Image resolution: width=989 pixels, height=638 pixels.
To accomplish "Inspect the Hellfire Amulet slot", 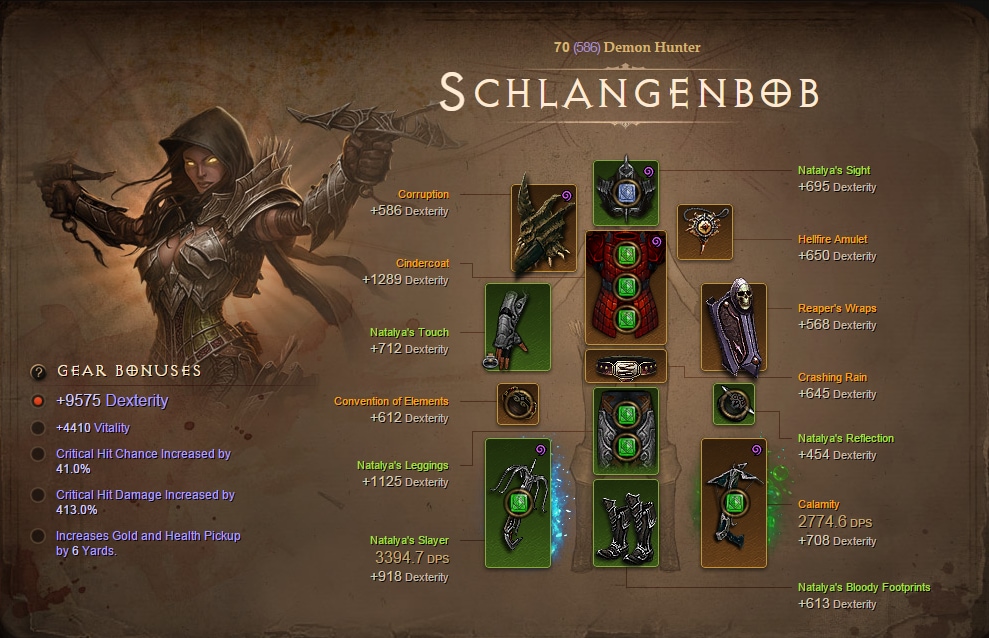I will point(705,231).
